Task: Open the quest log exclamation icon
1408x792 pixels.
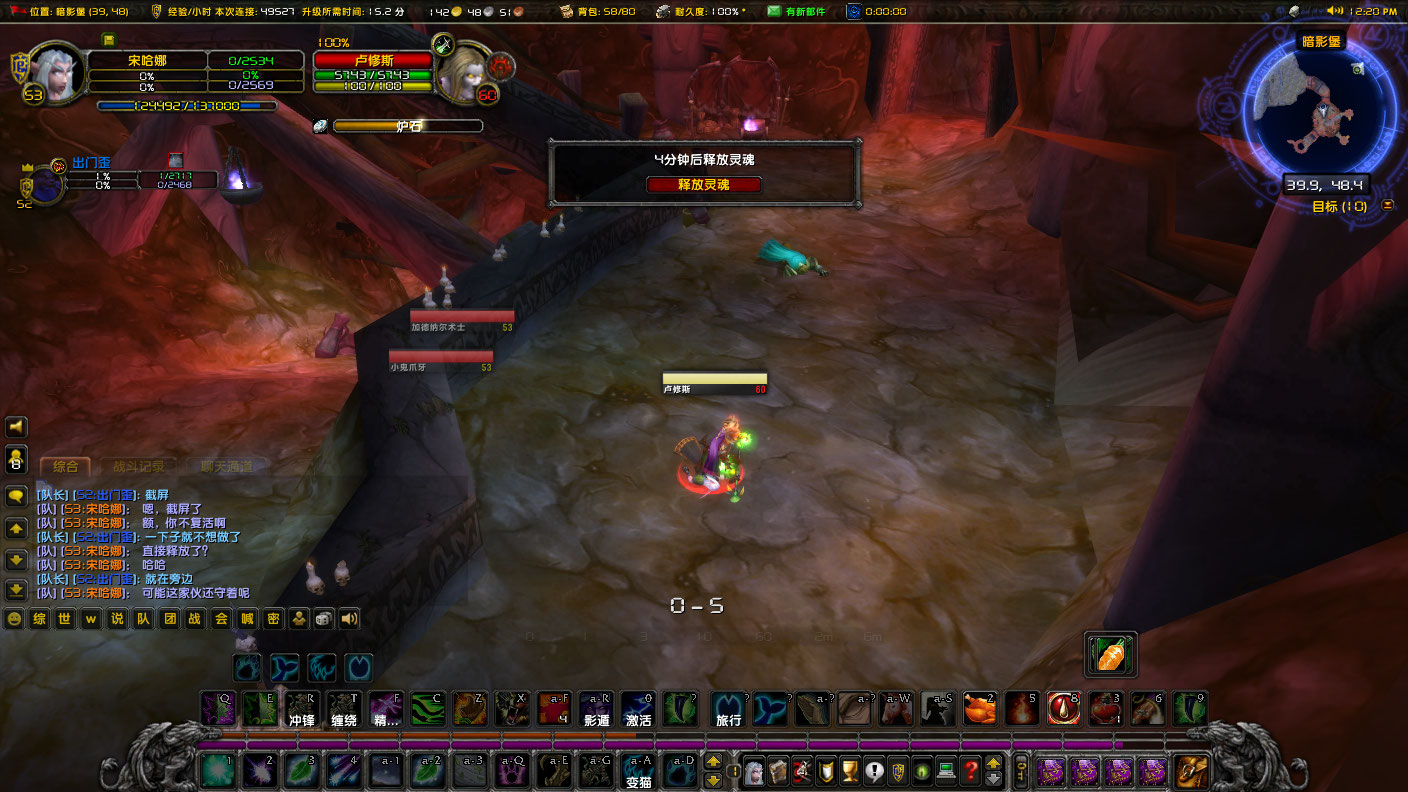Action: 874,770
